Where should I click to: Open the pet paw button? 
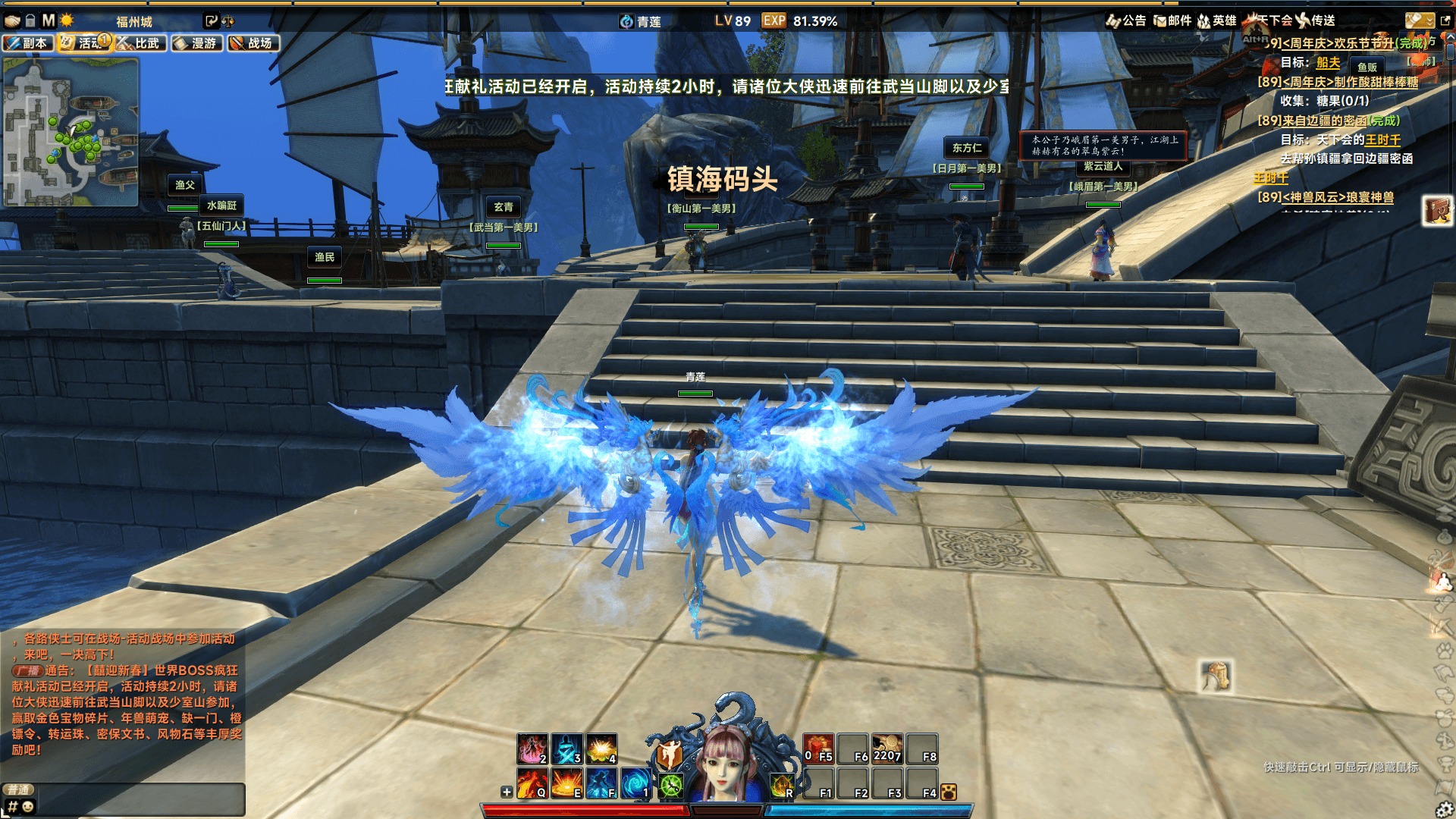(x=948, y=792)
